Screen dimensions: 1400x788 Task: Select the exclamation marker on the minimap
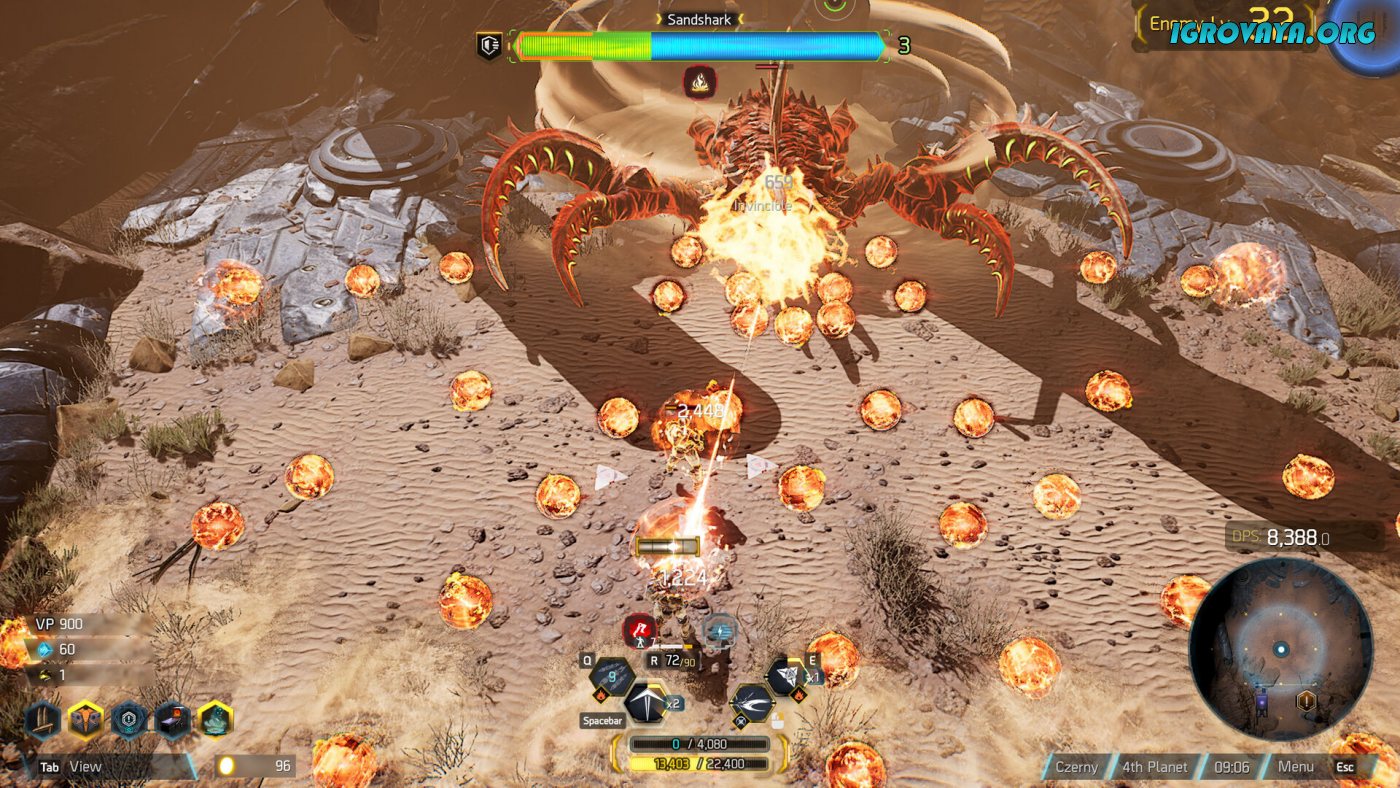(1306, 700)
